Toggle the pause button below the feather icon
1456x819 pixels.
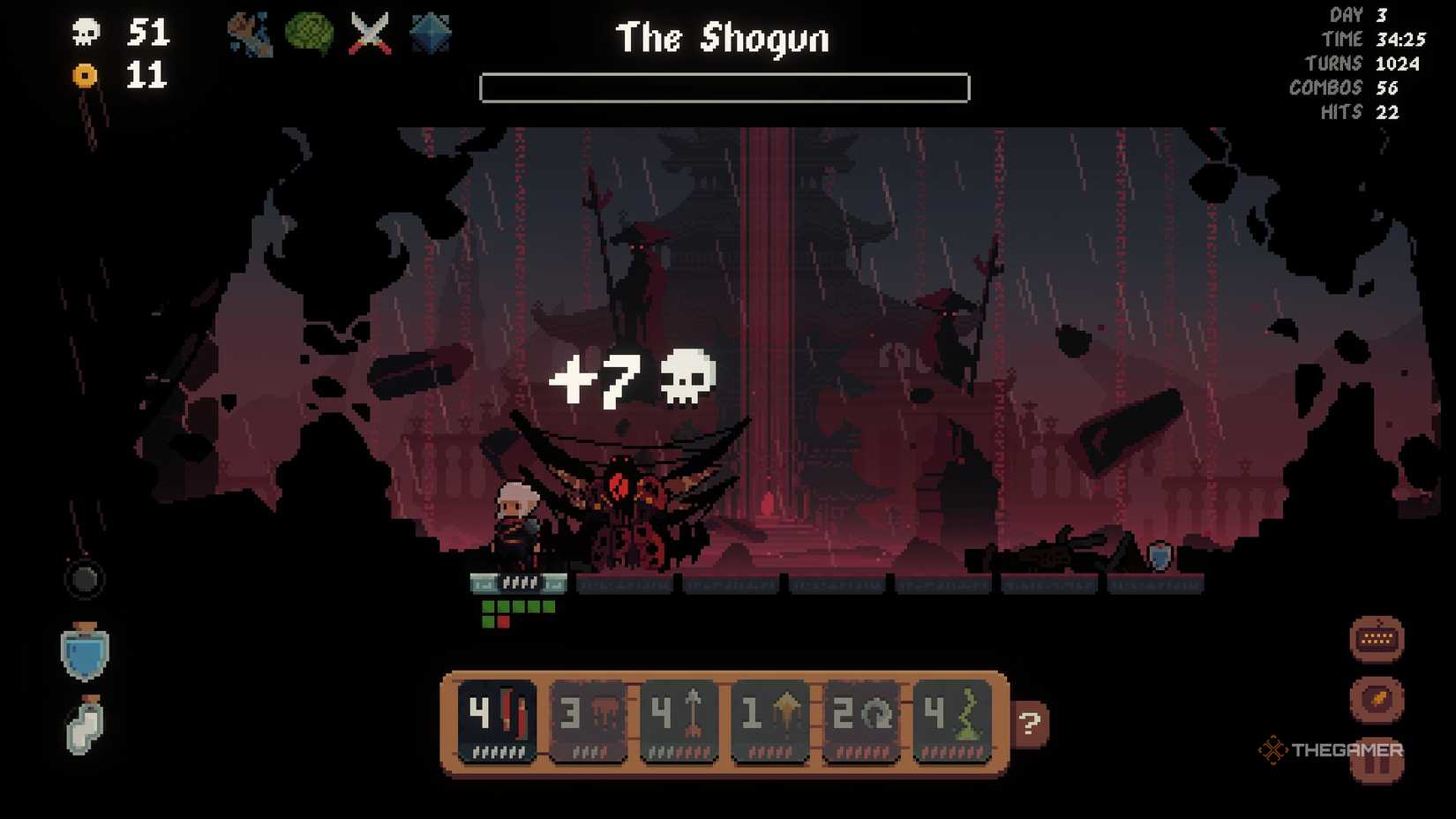[1377, 766]
